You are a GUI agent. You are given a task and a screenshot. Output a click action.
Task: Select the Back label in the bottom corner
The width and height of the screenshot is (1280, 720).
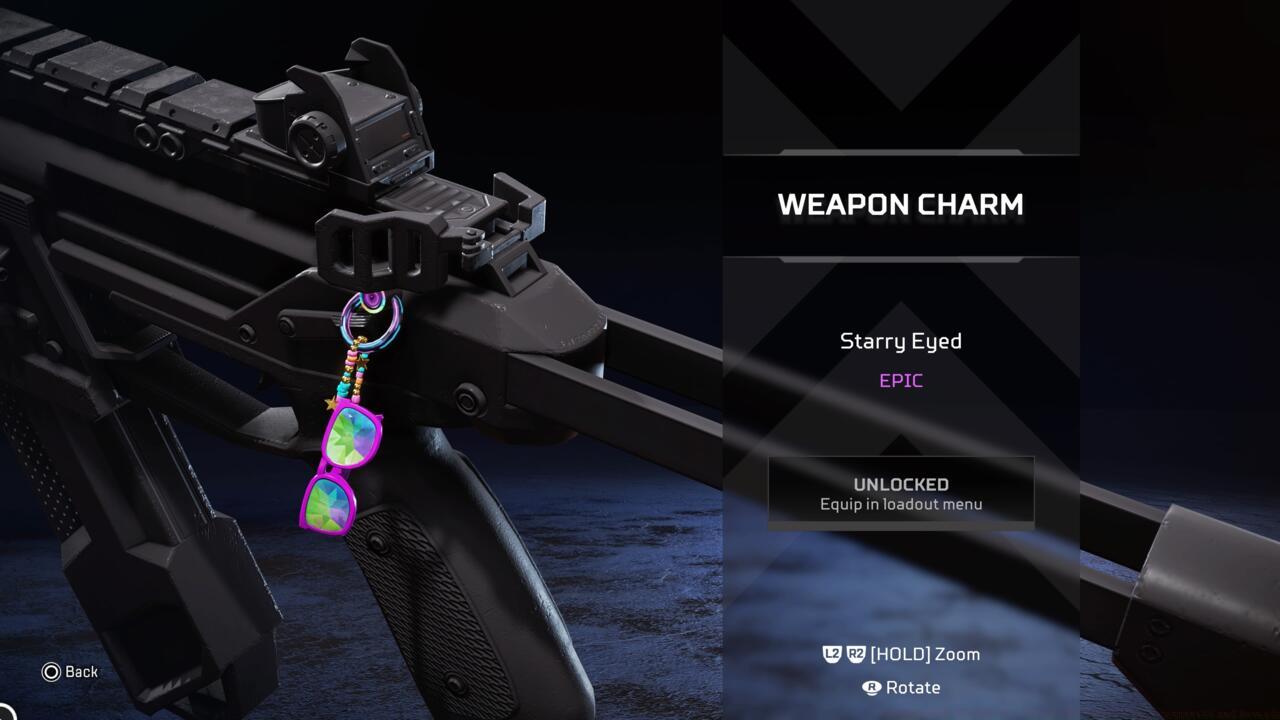81,672
